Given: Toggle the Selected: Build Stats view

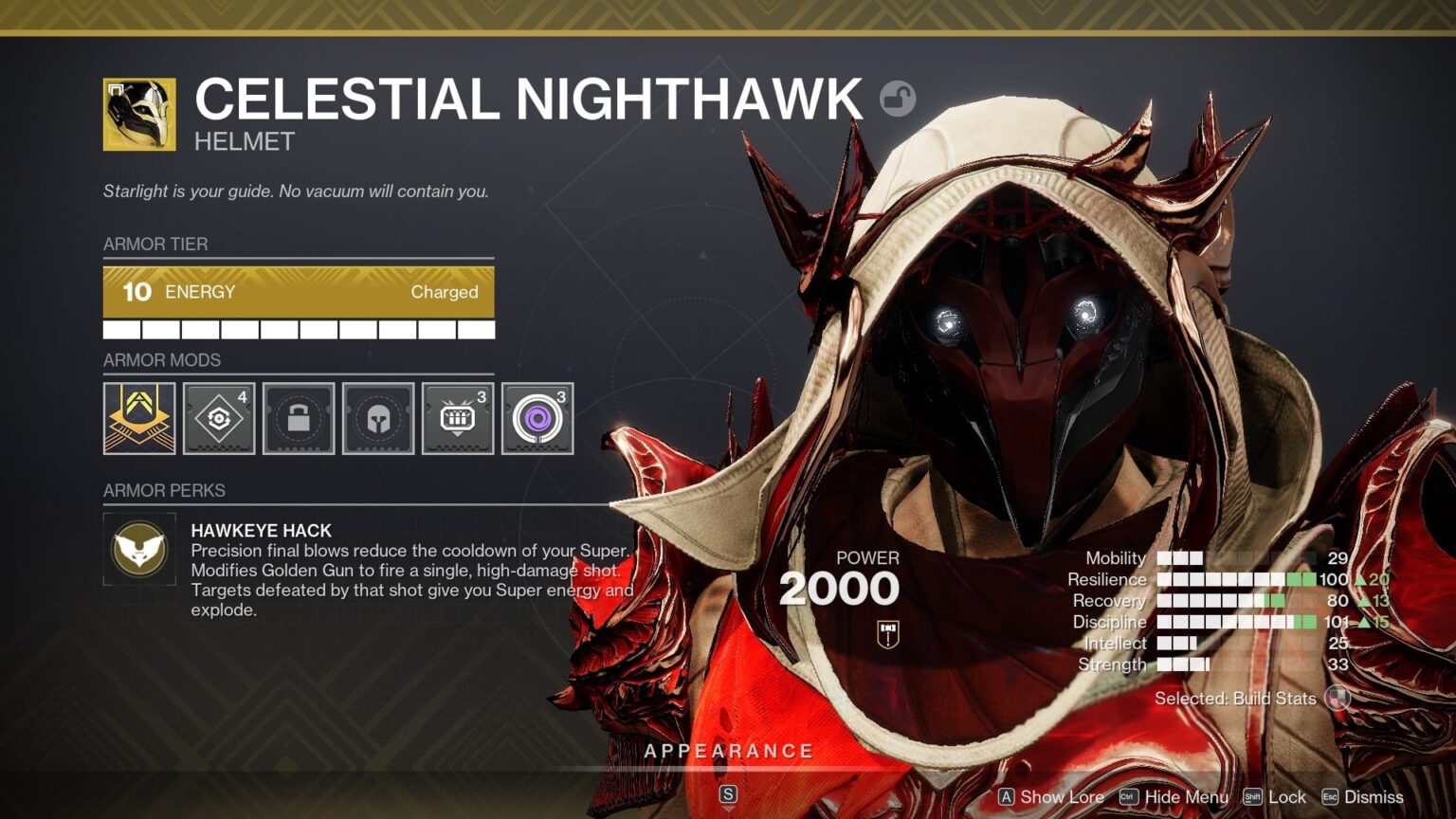Looking at the screenshot, I should 1234,699.
